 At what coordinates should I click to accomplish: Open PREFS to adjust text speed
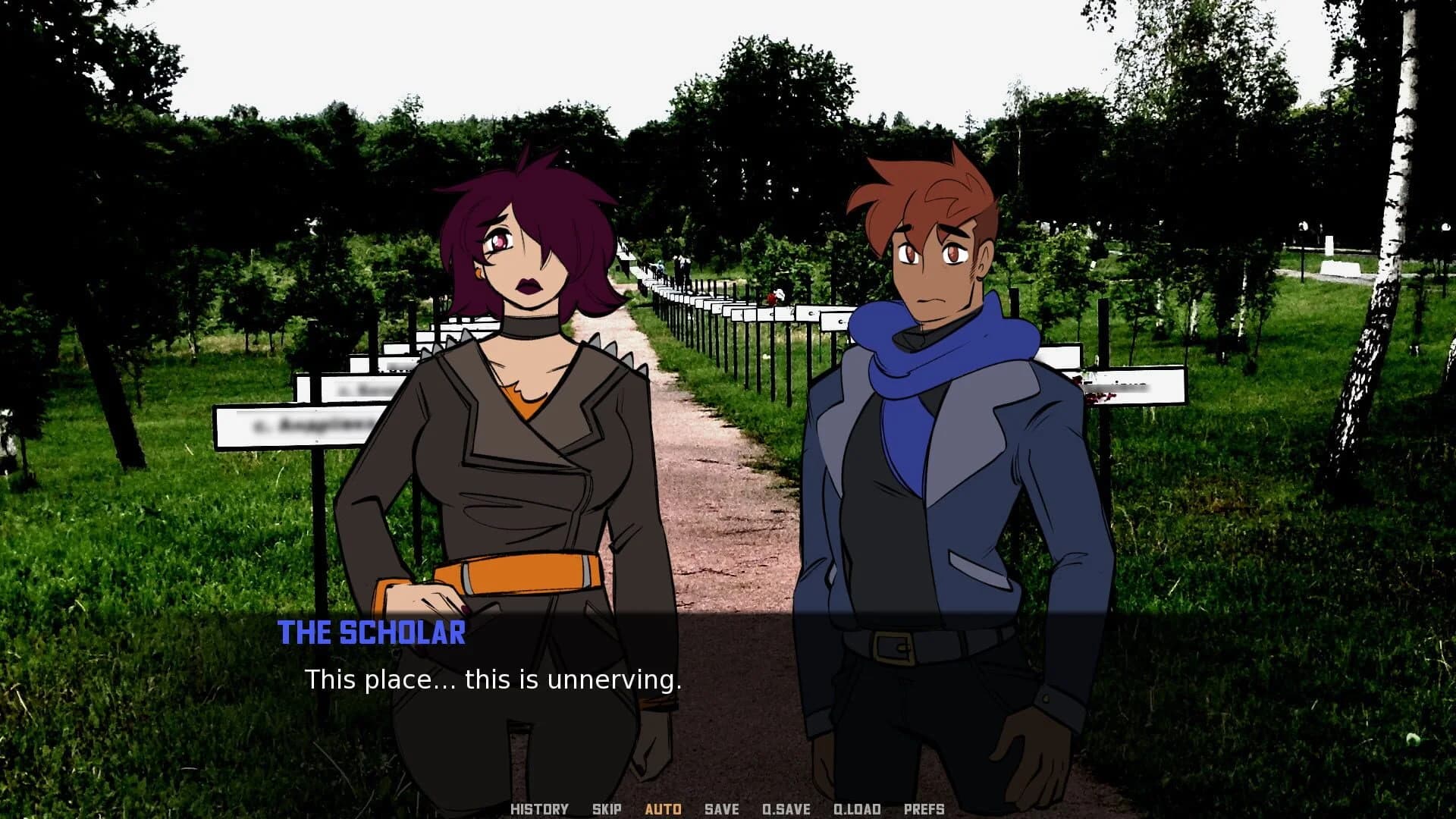pos(925,808)
